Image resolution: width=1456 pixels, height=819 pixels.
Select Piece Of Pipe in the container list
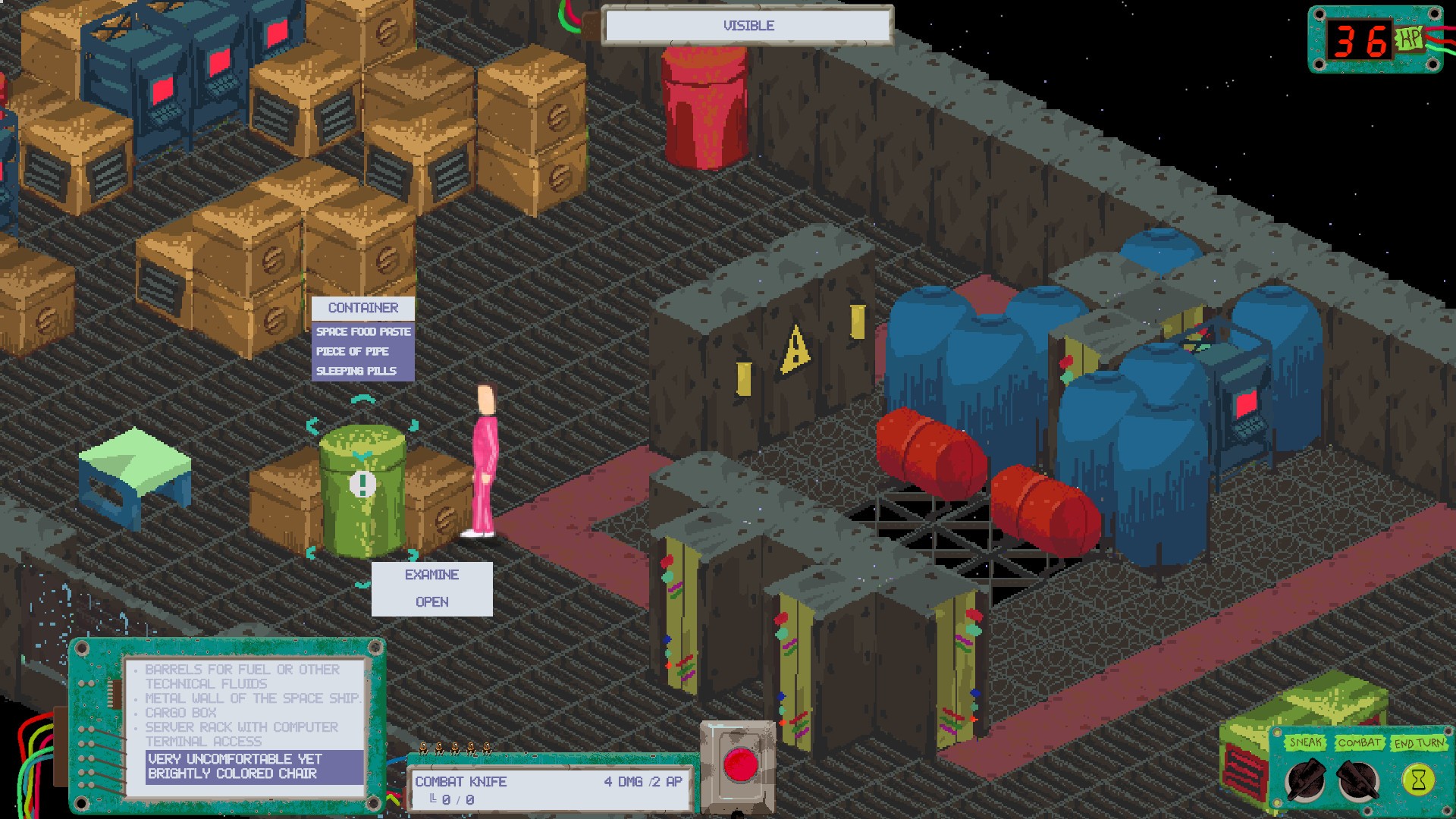(352, 351)
